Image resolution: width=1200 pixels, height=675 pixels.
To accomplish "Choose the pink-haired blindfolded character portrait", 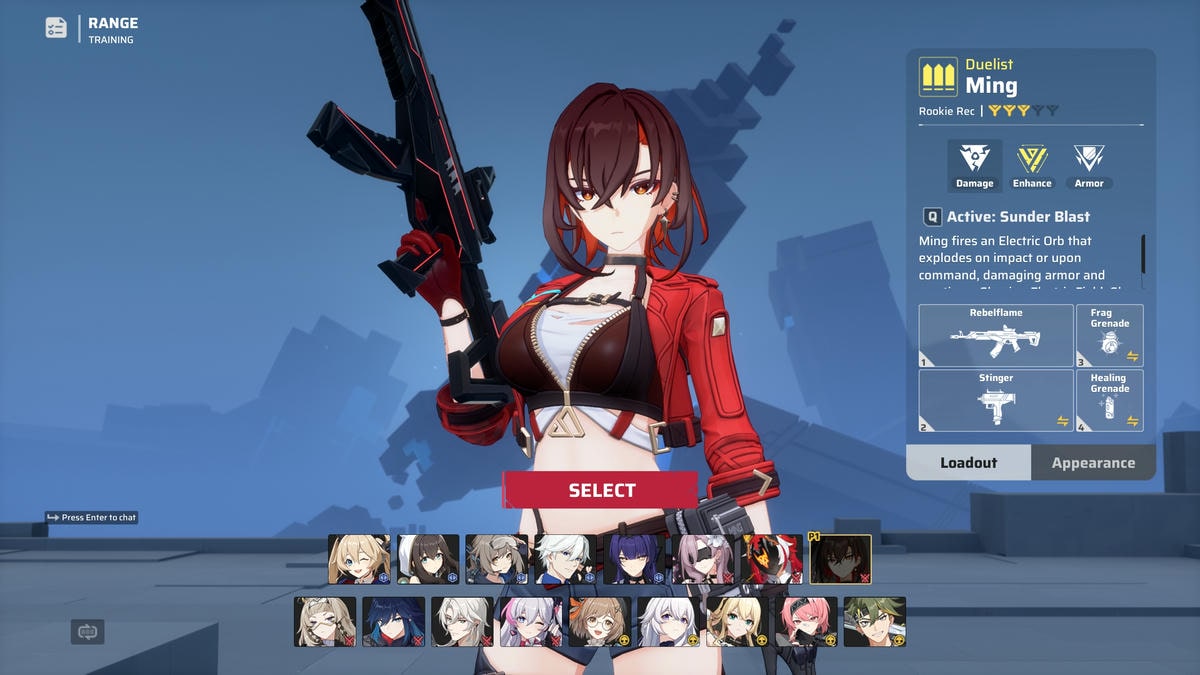I will (703, 559).
